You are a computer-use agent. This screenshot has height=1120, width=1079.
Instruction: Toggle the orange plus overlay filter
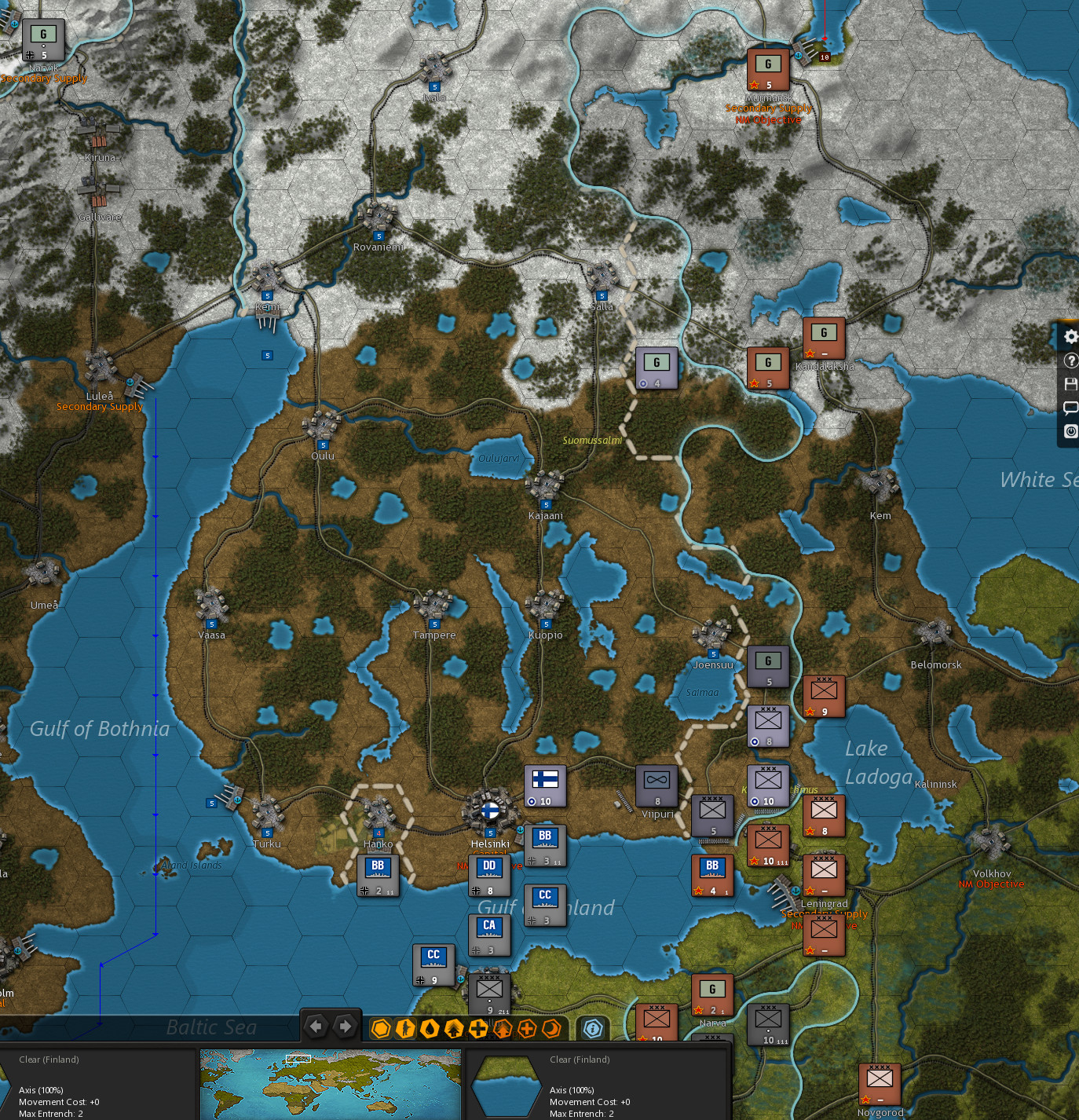[526, 1027]
